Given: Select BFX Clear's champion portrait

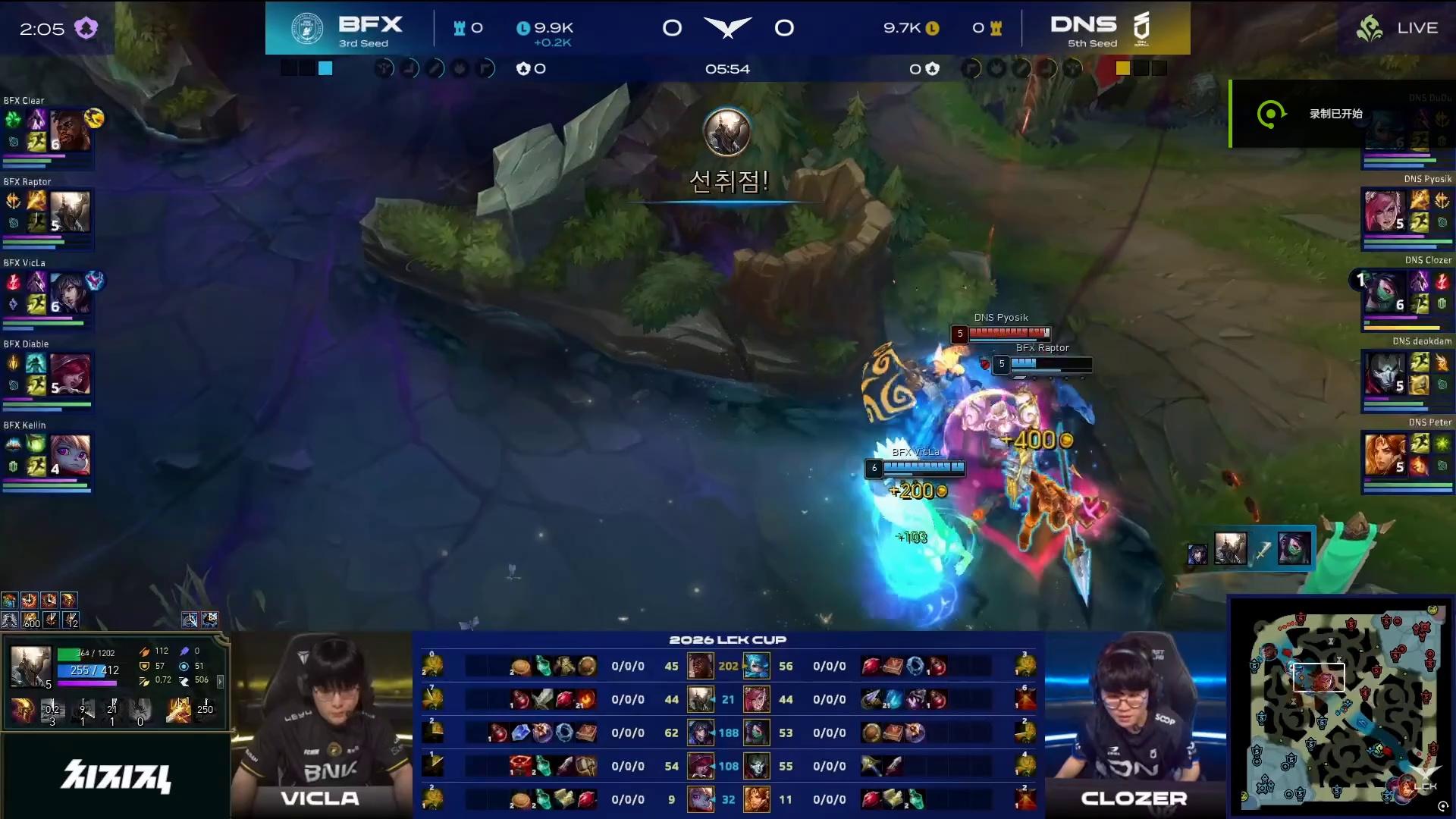Looking at the screenshot, I should (x=71, y=130).
